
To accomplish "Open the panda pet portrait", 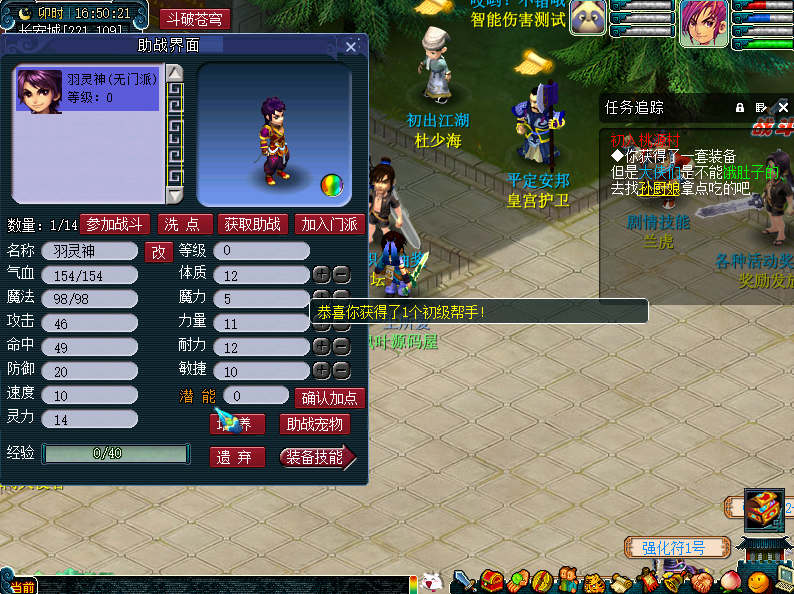I will pos(589,19).
